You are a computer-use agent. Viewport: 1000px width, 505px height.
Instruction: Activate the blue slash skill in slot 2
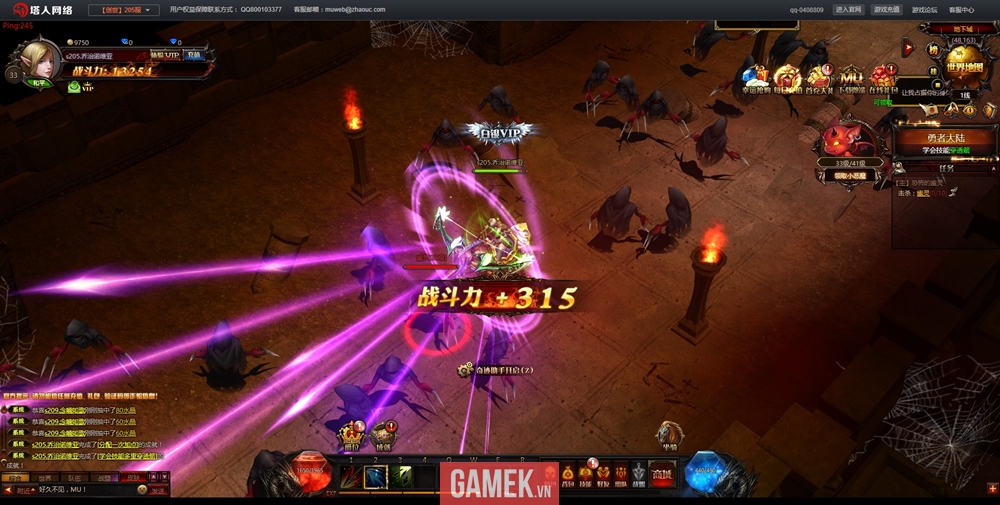coord(375,477)
